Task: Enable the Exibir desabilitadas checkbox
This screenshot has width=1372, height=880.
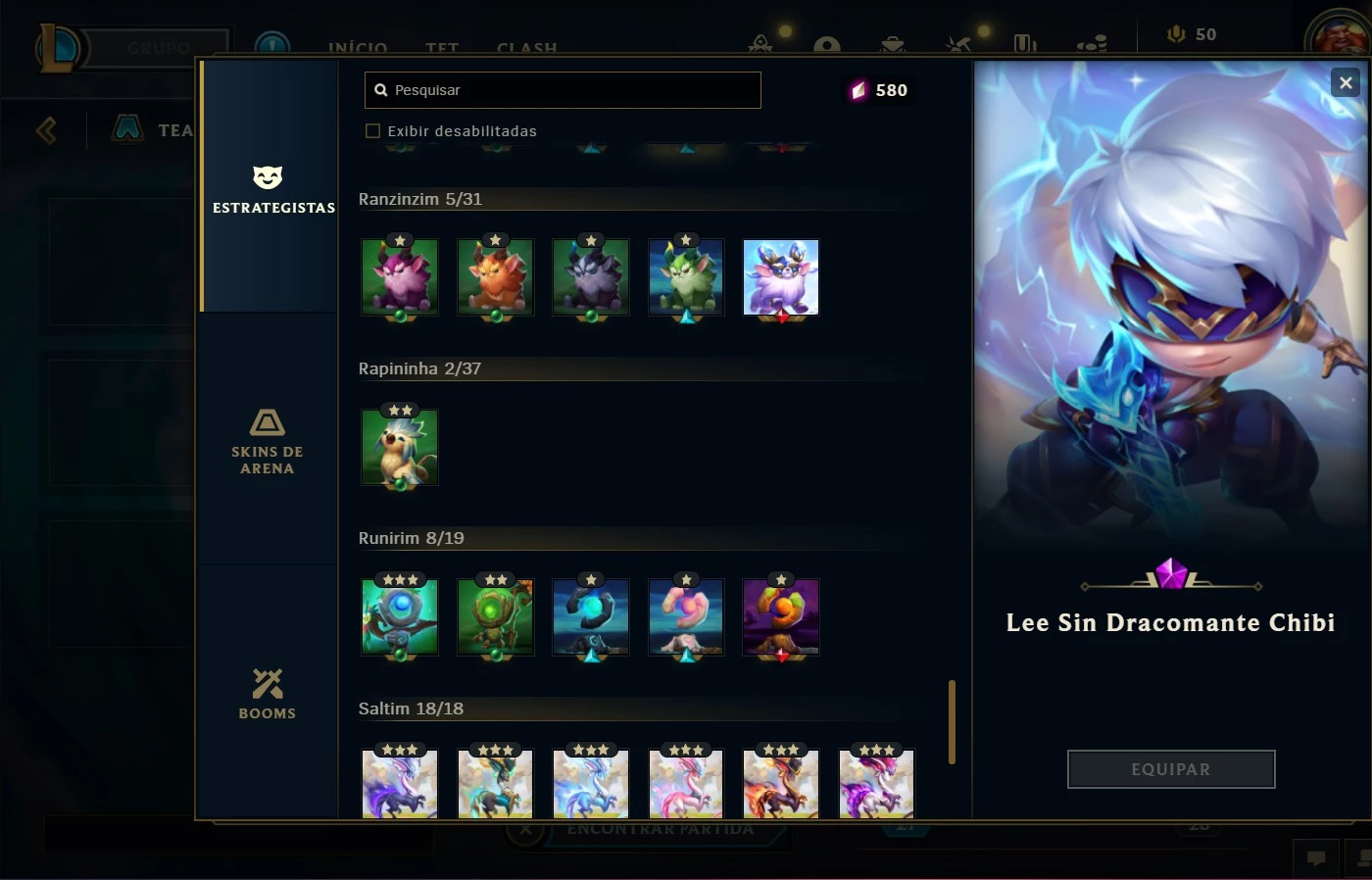Action: pyautogui.click(x=373, y=130)
